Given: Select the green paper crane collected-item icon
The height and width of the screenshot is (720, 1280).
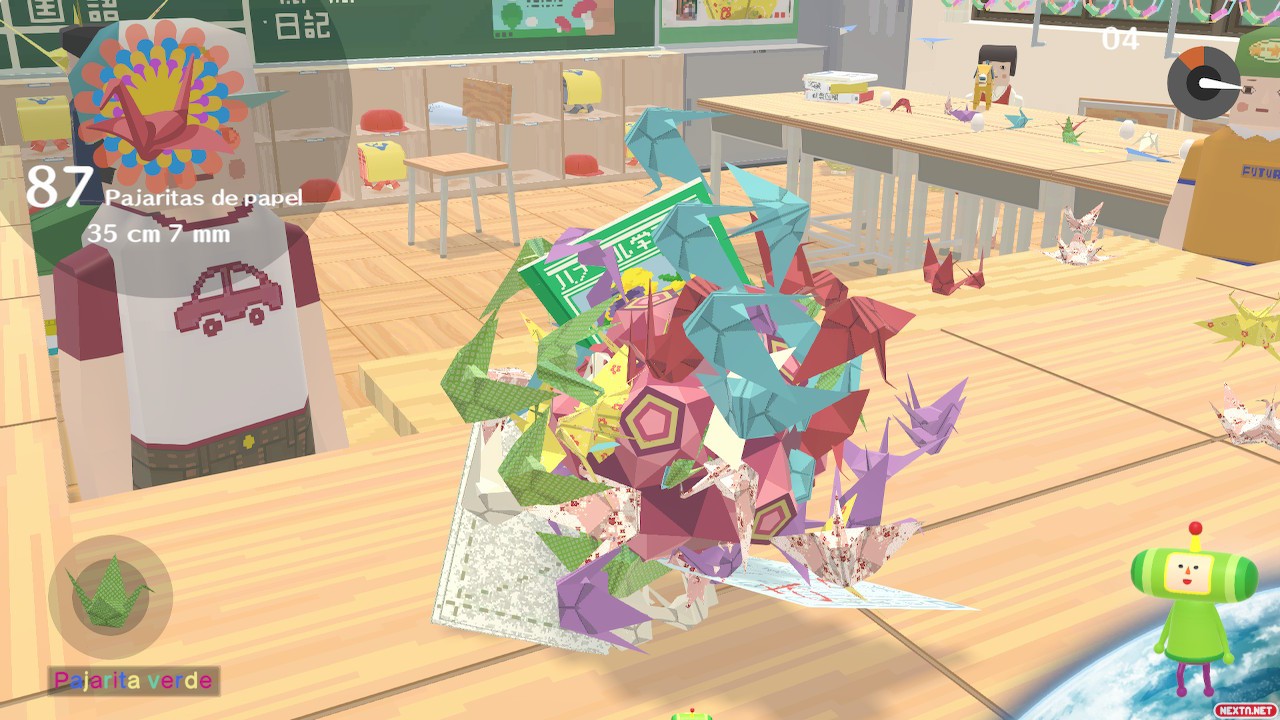Looking at the screenshot, I should coord(109,596).
